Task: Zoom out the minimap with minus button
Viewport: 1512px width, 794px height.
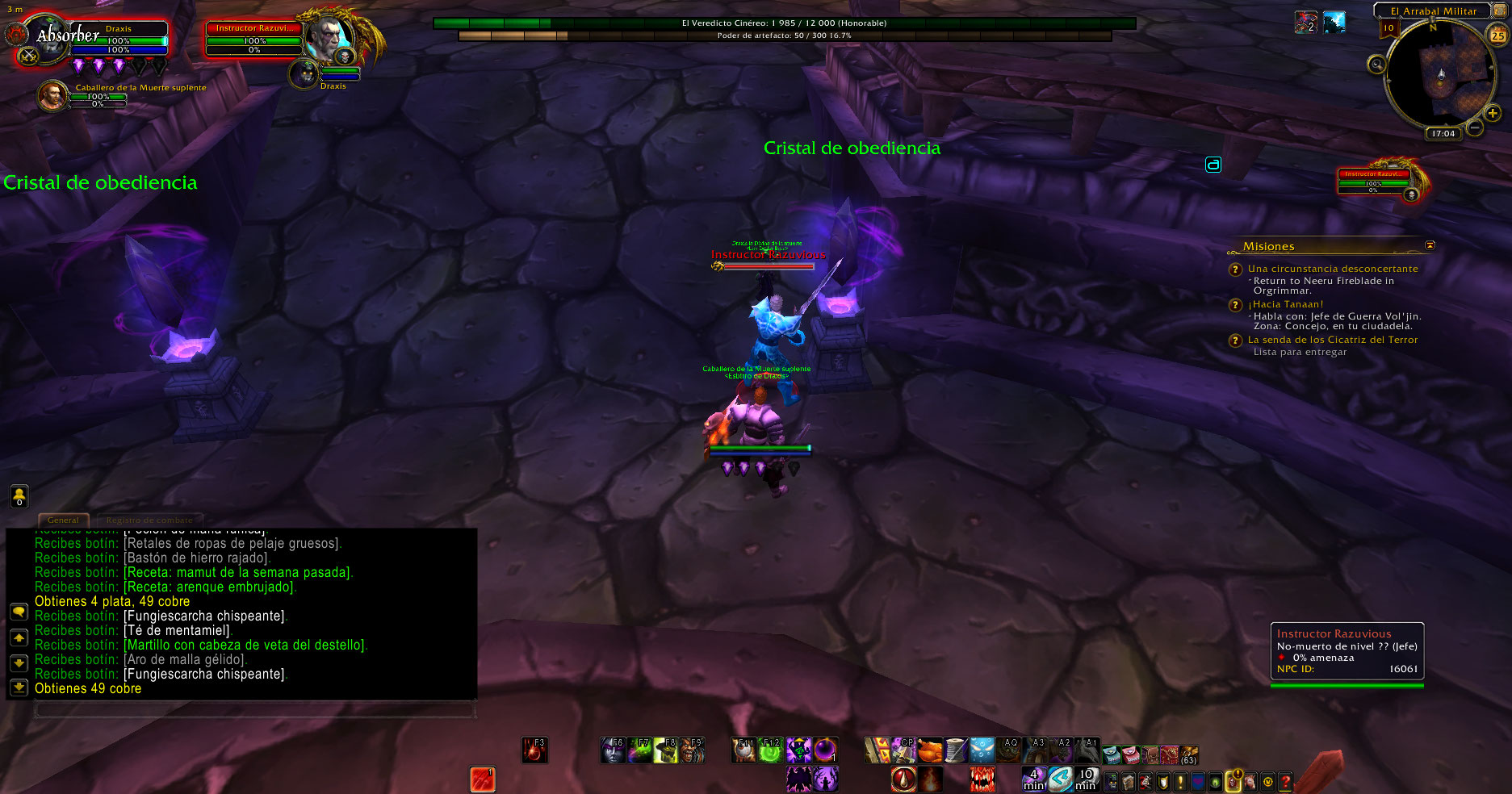Action: pos(1475,127)
